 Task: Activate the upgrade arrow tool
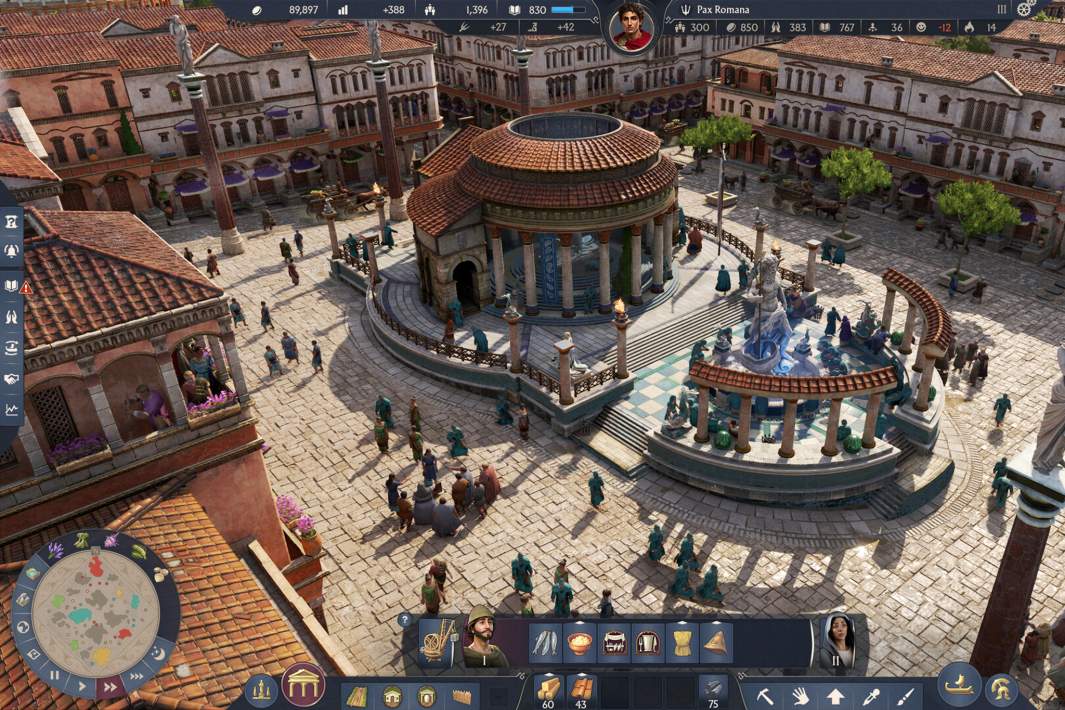(x=835, y=695)
